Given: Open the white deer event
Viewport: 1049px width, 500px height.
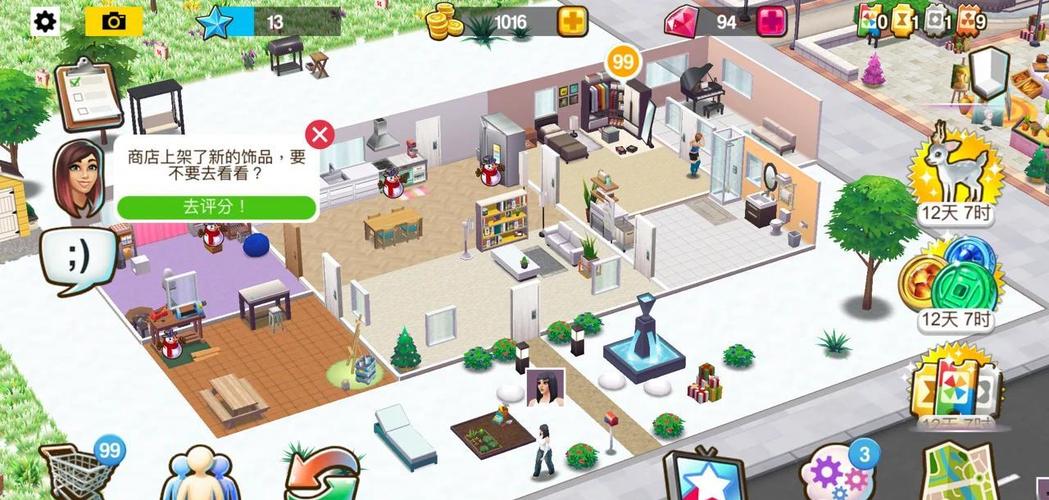Looking at the screenshot, I should (955, 170).
